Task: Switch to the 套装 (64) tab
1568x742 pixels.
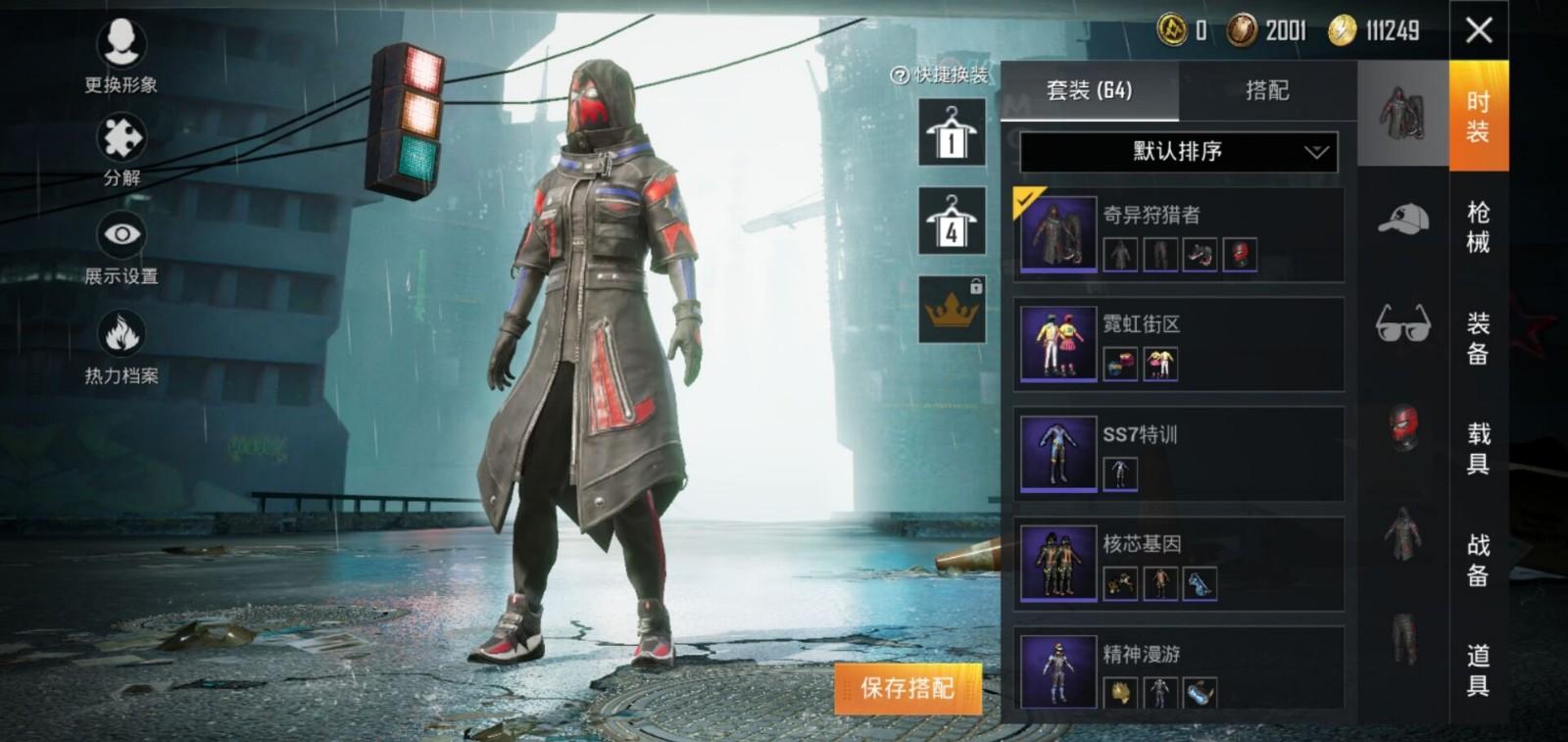Action: pos(1089,91)
